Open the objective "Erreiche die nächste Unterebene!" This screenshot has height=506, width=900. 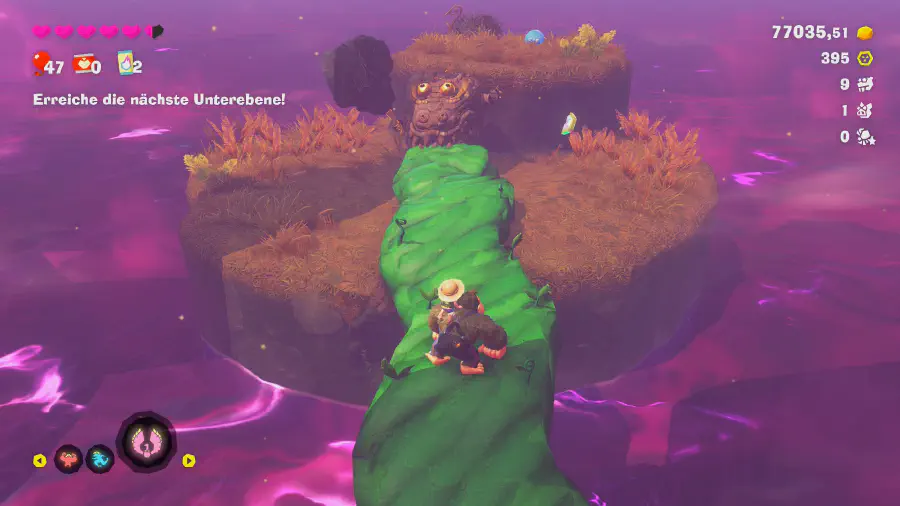coord(159,99)
